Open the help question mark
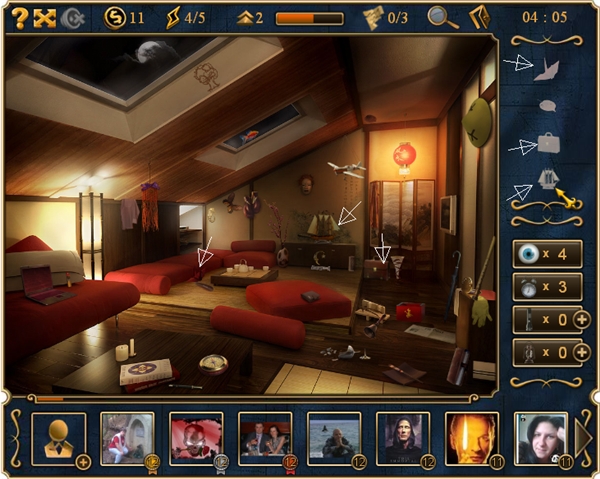This screenshot has width=600, height=479. 18,17
